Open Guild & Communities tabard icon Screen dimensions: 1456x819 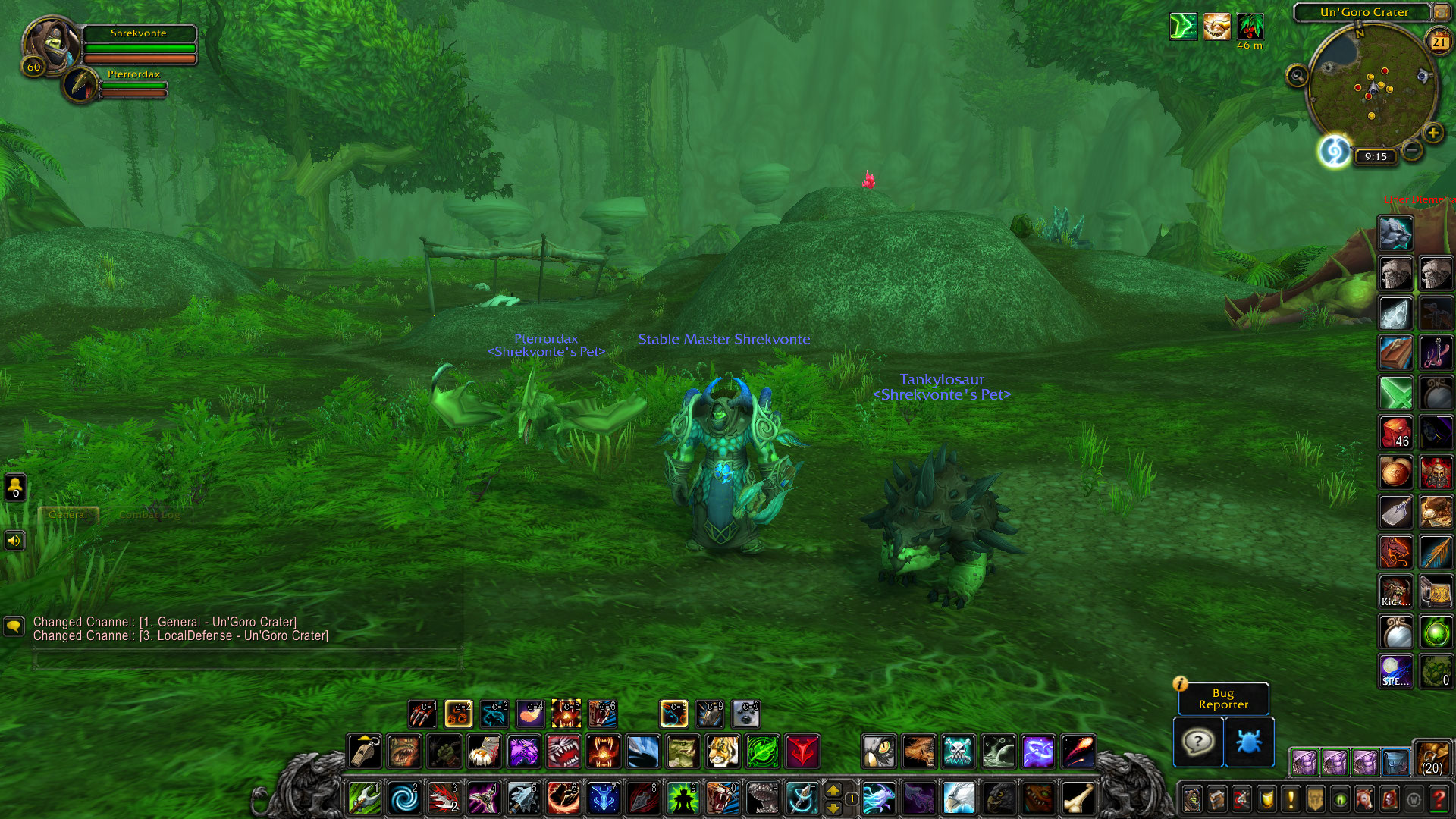coord(1316,799)
